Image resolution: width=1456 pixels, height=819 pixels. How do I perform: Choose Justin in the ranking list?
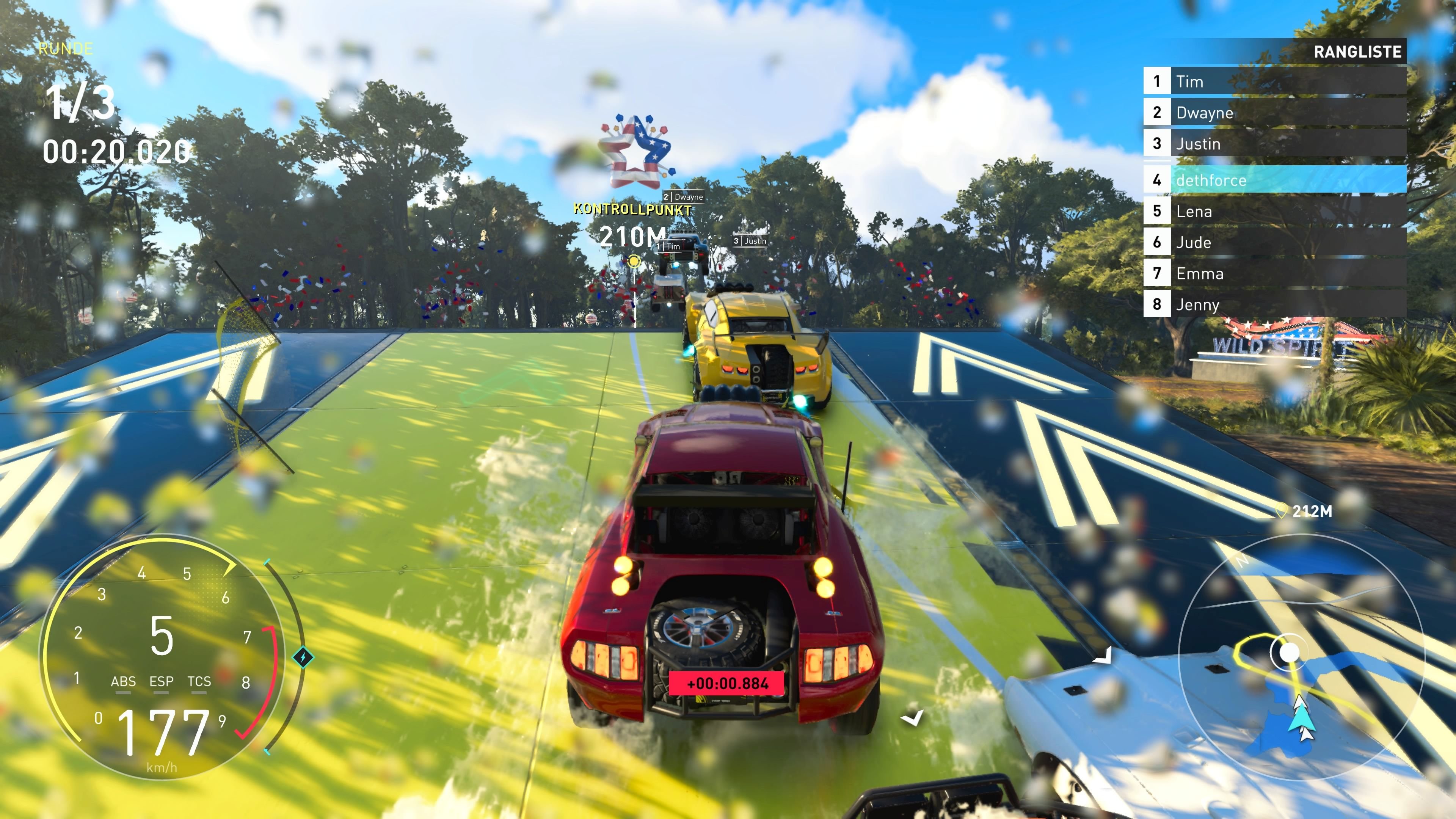1274,144
